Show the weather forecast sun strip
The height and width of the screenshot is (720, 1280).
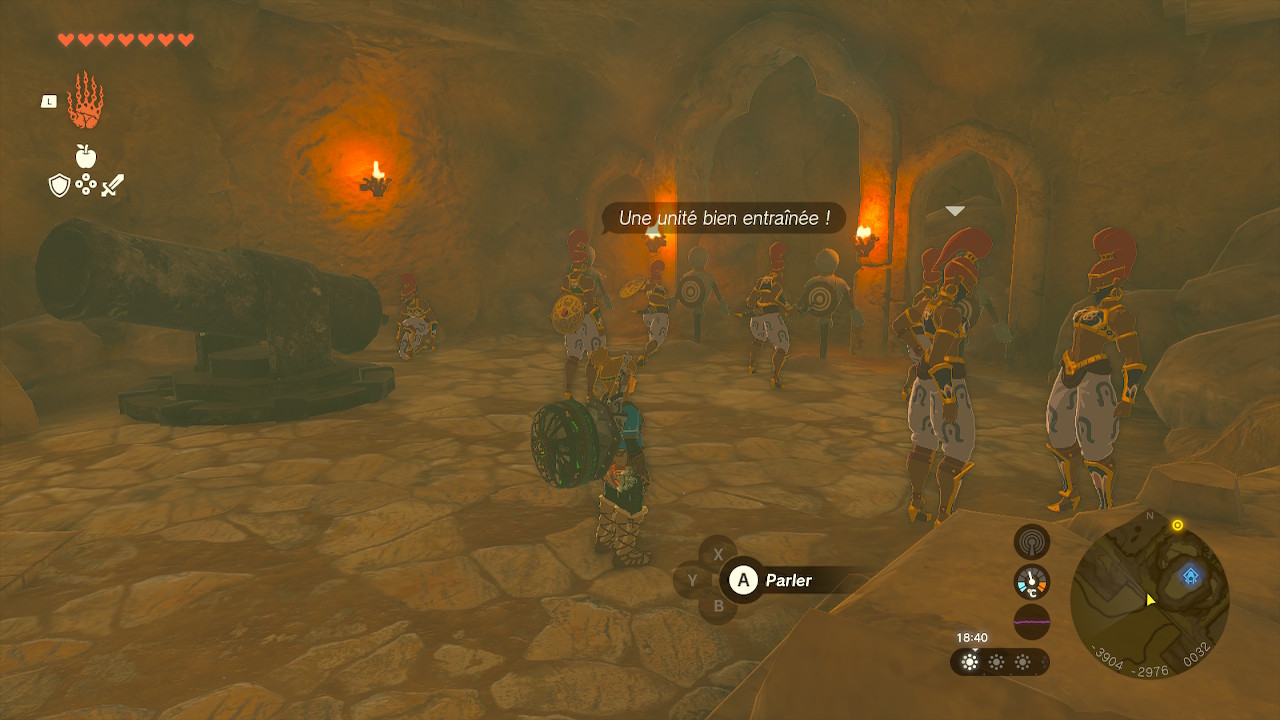click(x=998, y=662)
